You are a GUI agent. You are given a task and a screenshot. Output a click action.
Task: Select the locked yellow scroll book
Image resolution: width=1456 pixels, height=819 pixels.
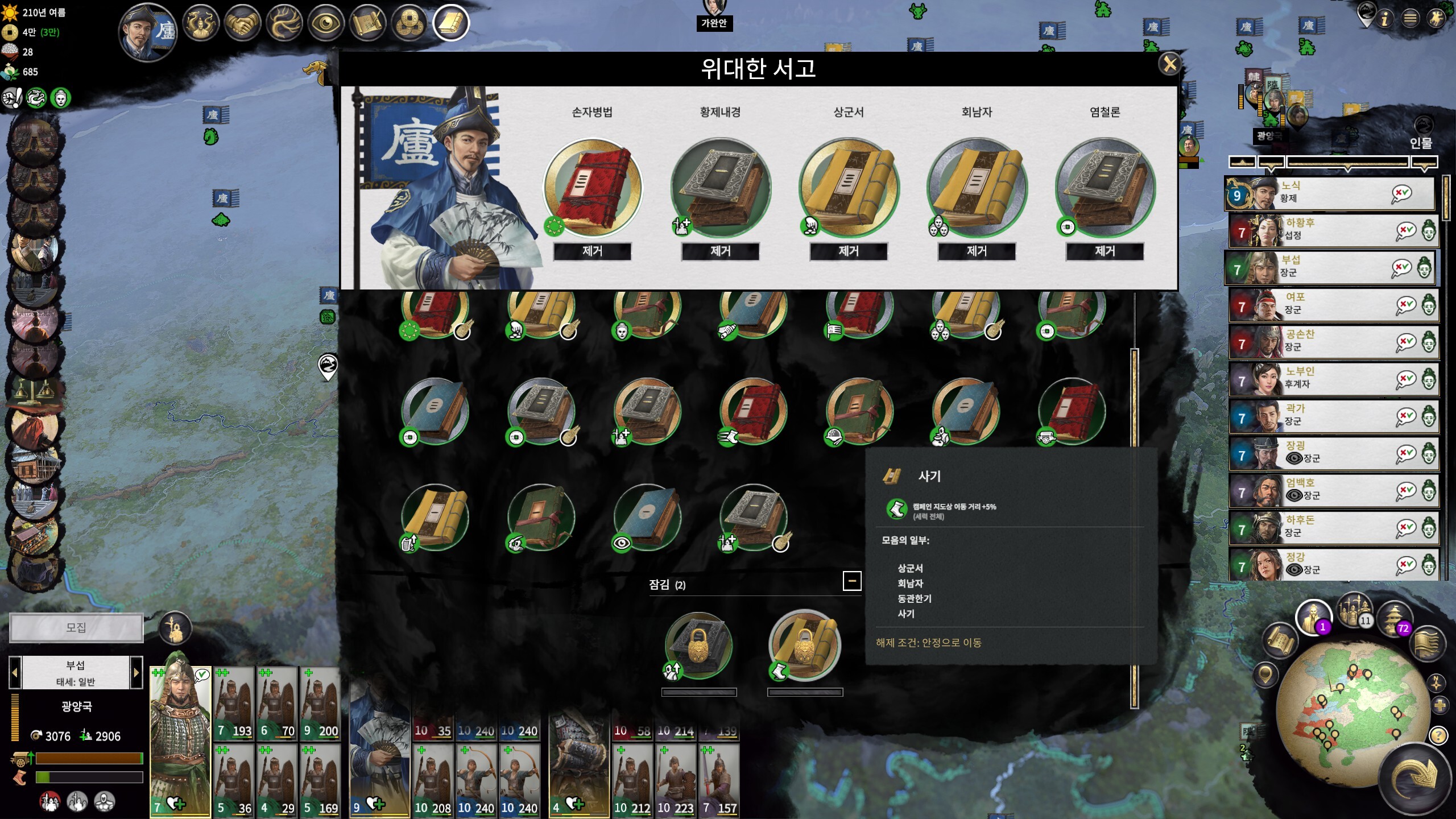point(805,645)
